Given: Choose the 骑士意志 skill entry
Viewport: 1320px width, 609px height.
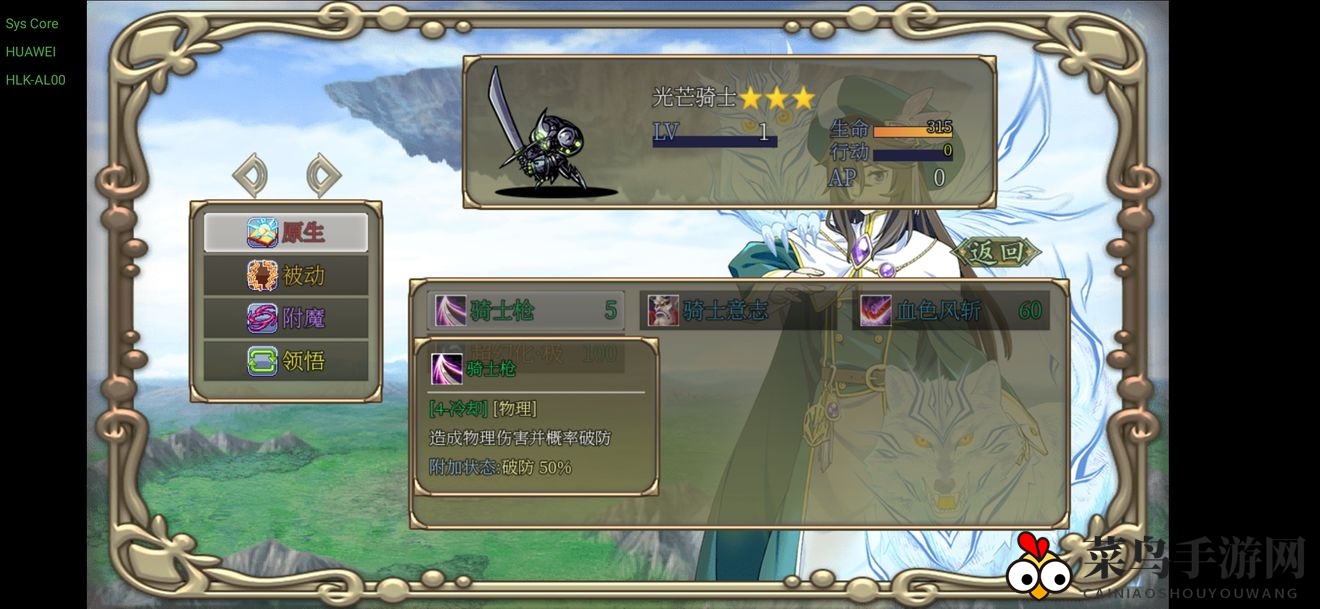Looking at the screenshot, I should [738, 311].
